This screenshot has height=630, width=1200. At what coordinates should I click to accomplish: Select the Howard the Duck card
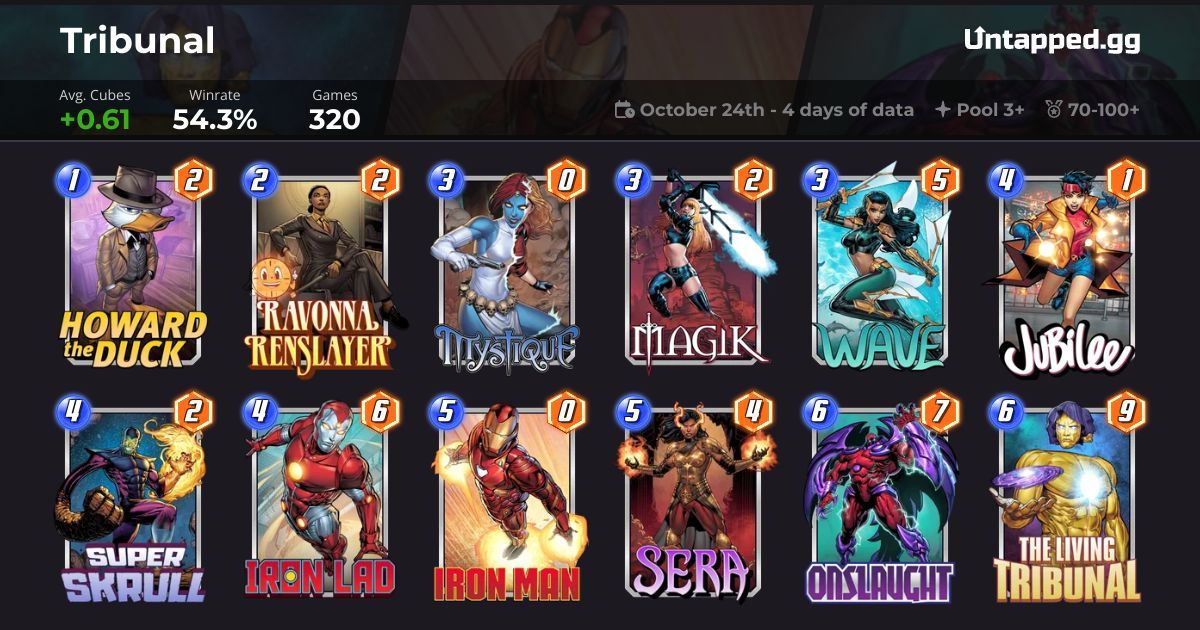point(133,270)
